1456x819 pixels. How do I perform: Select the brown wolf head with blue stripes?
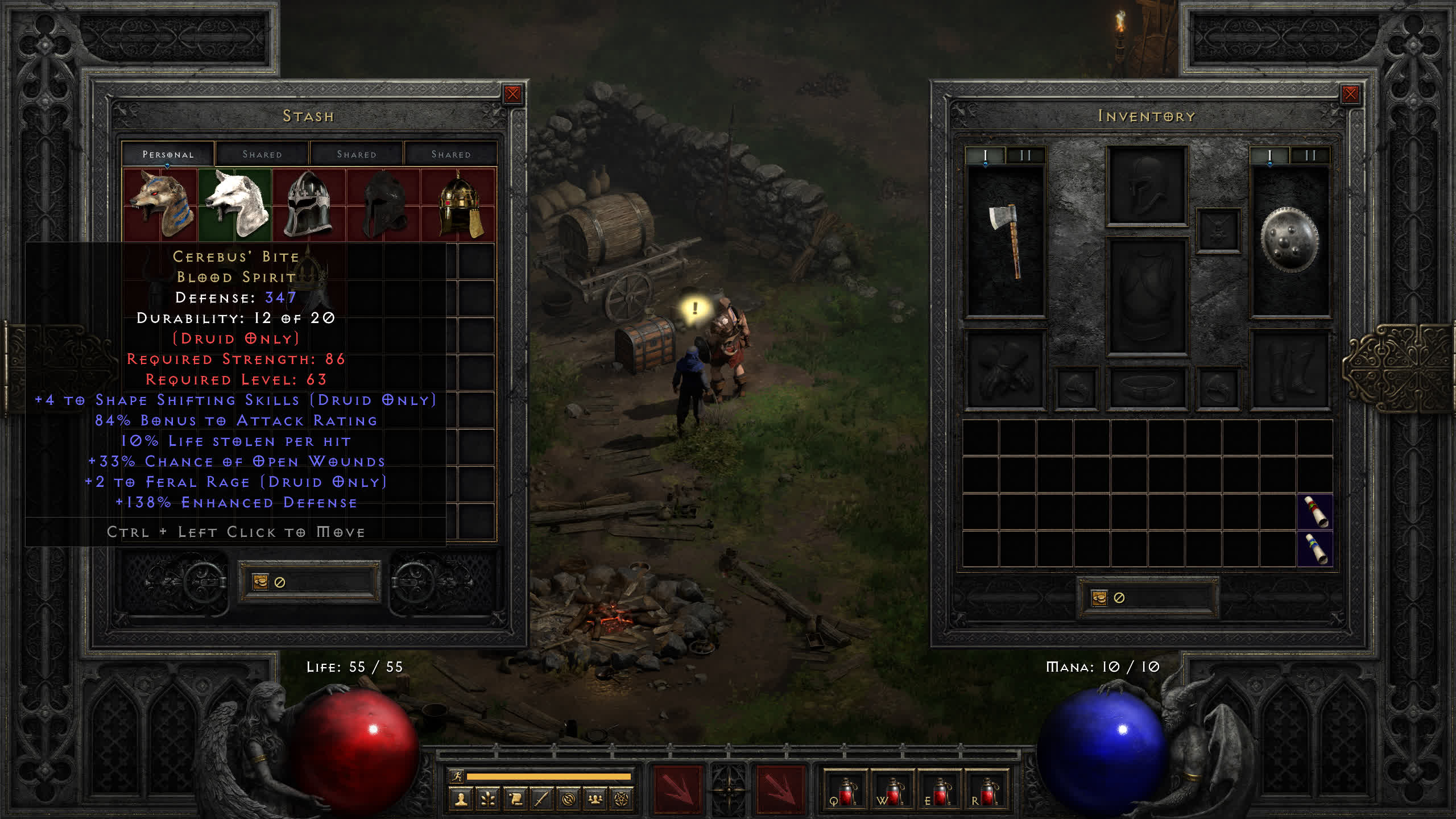click(161, 204)
